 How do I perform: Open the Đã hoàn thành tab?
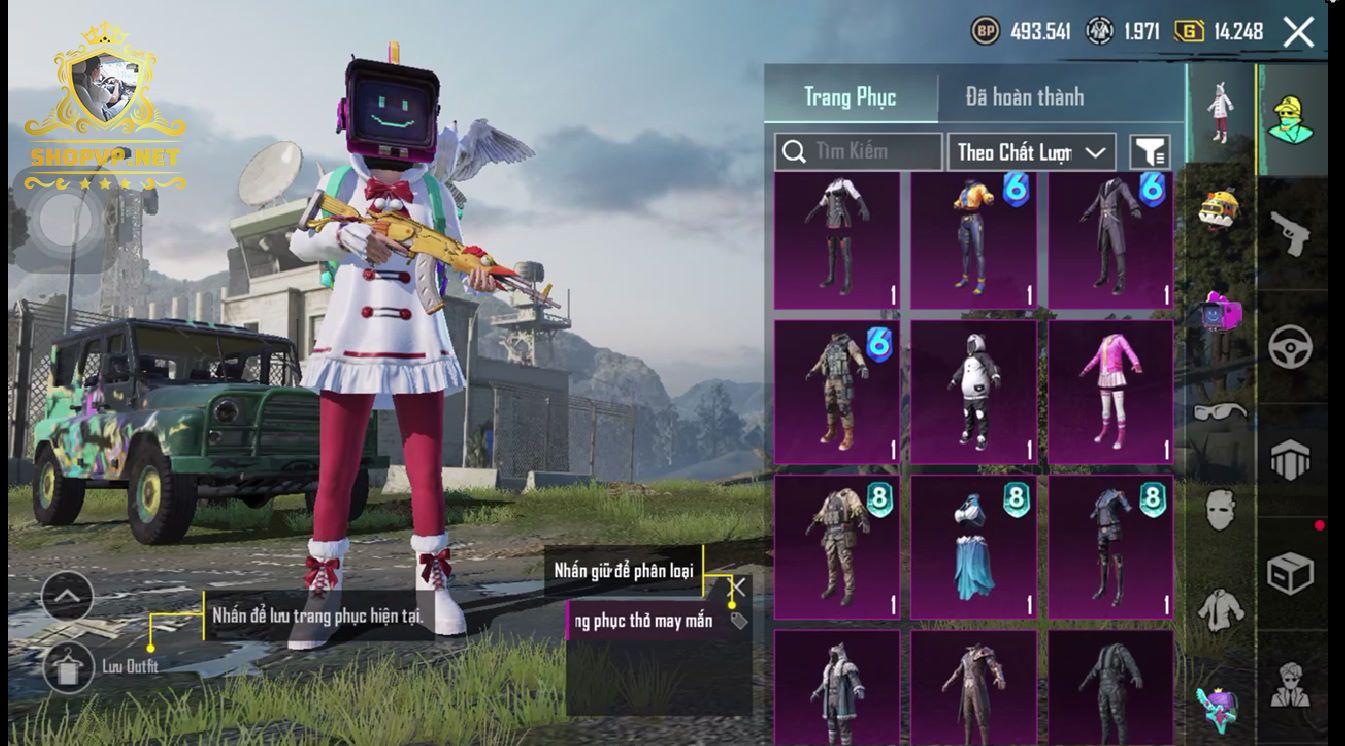pyautogui.click(x=1024, y=97)
